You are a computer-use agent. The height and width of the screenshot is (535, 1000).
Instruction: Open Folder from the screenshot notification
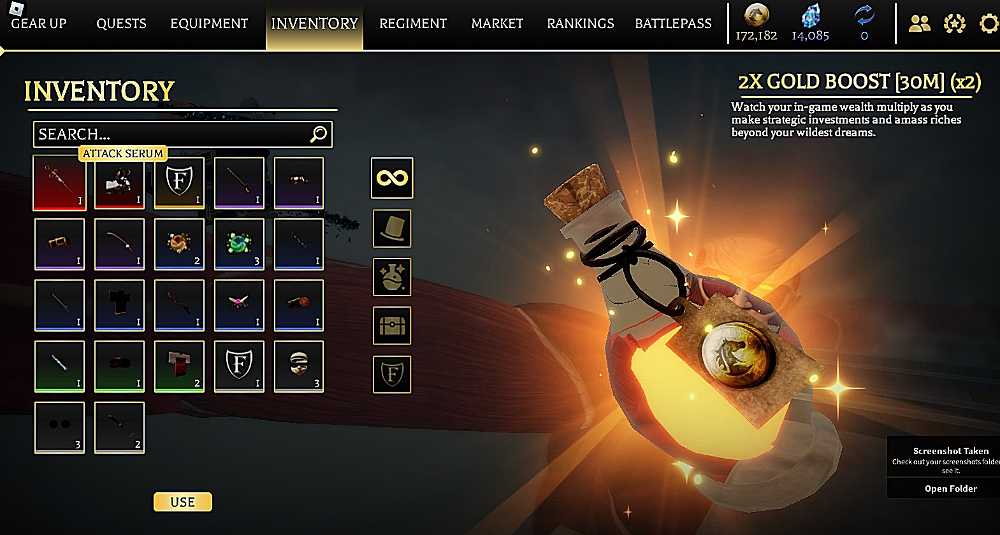point(949,488)
